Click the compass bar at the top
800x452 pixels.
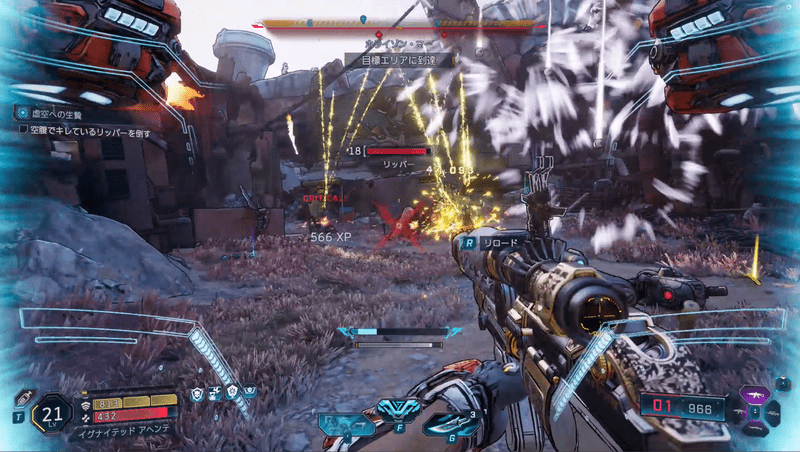tap(392, 22)
